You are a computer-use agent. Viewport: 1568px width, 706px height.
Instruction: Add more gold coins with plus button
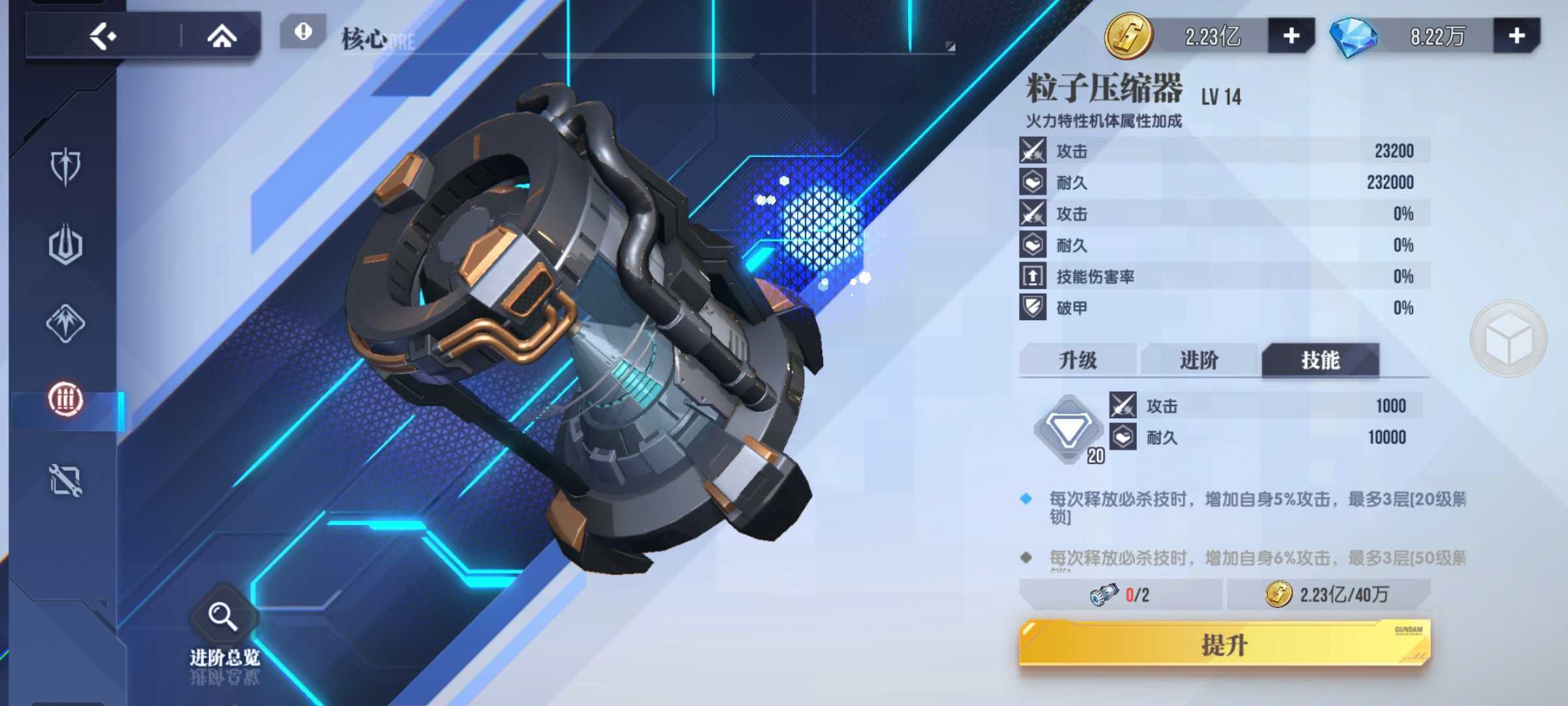[x=1291, y=36]
